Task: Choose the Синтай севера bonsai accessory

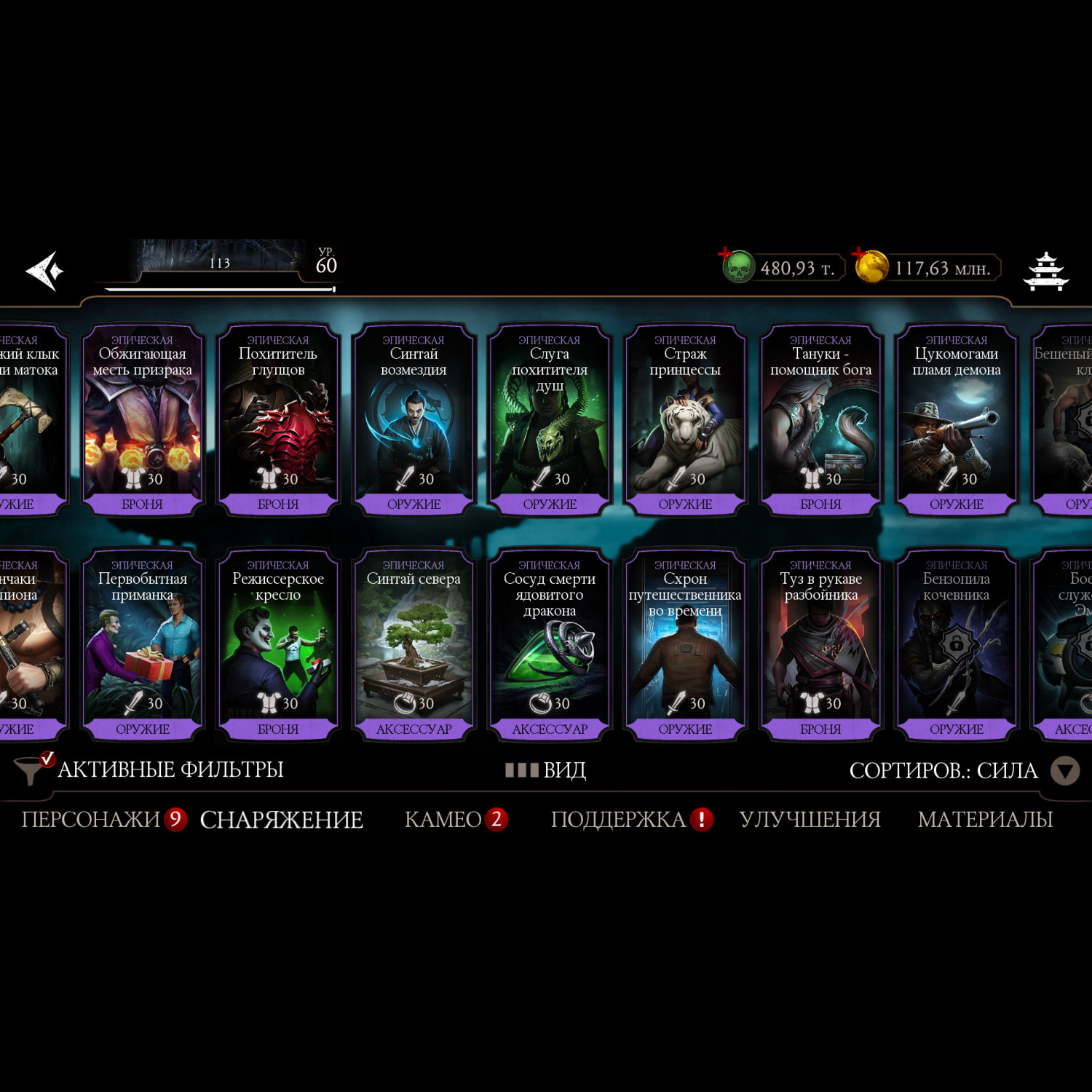Action: click(x=414, y=646)
